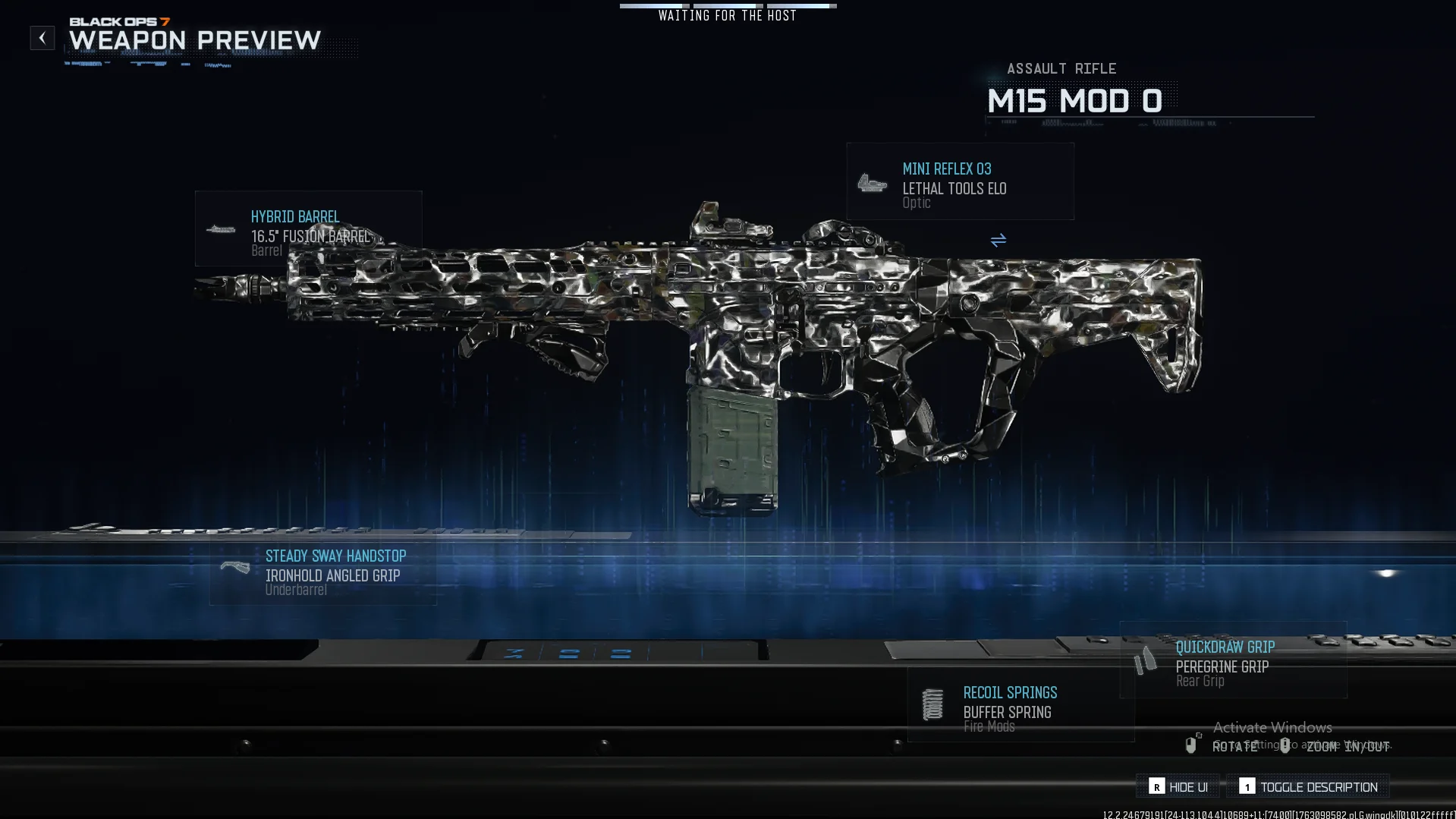
Task: Expand the Steady Sway Handstop card
Action: click(322, 572)
